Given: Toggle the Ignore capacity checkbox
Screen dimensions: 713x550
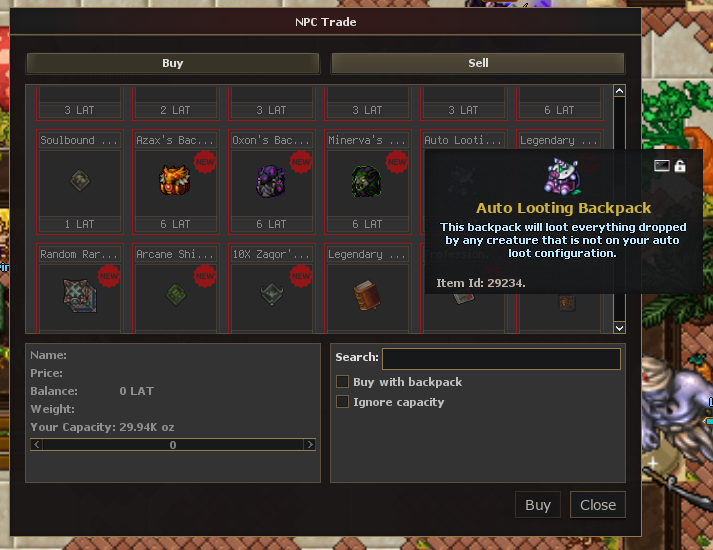Looking at the screenshot, I should click(343, 402).
